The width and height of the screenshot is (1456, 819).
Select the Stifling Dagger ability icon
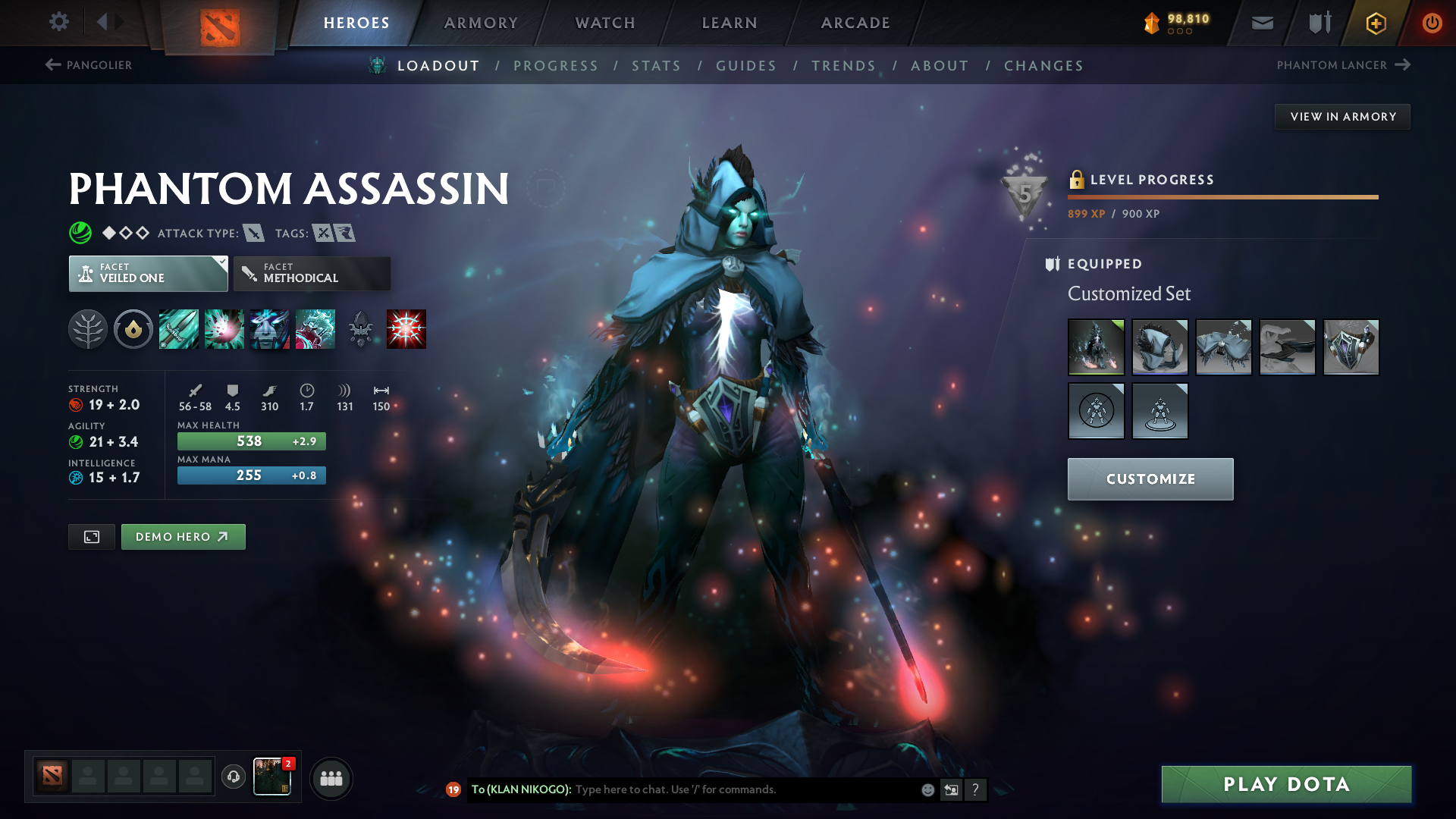point(178,328)
